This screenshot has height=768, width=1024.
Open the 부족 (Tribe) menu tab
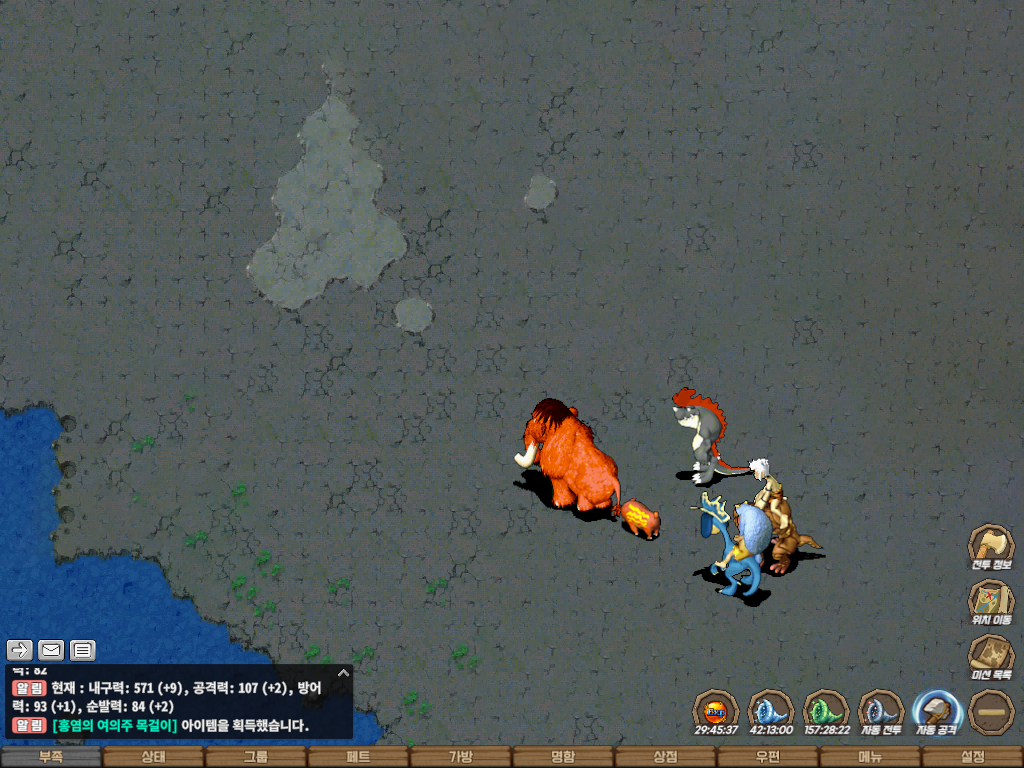pyautogui.click(x=51, y=757)
